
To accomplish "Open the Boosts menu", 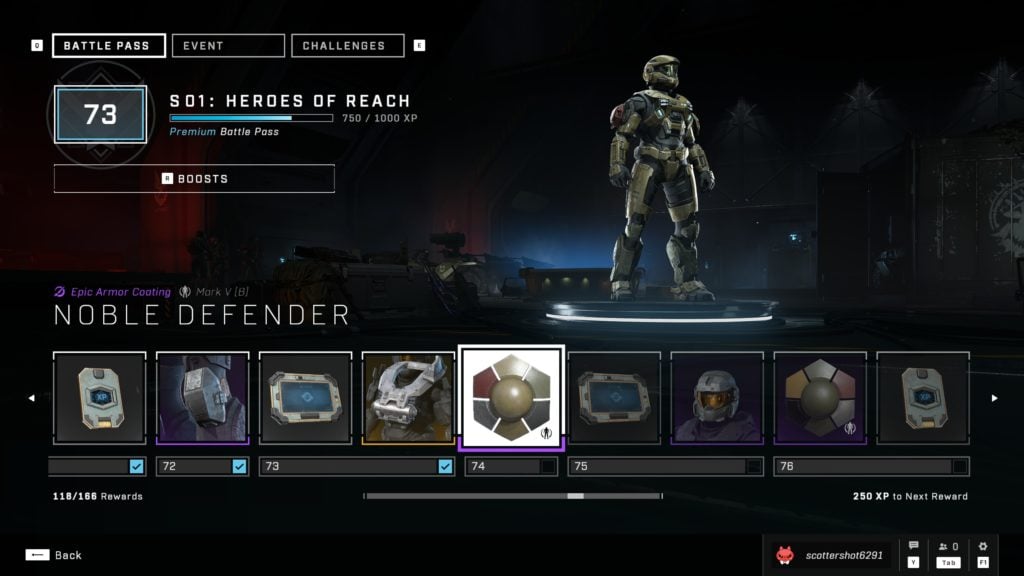I will pyautogui.click(x=194, y=179).
